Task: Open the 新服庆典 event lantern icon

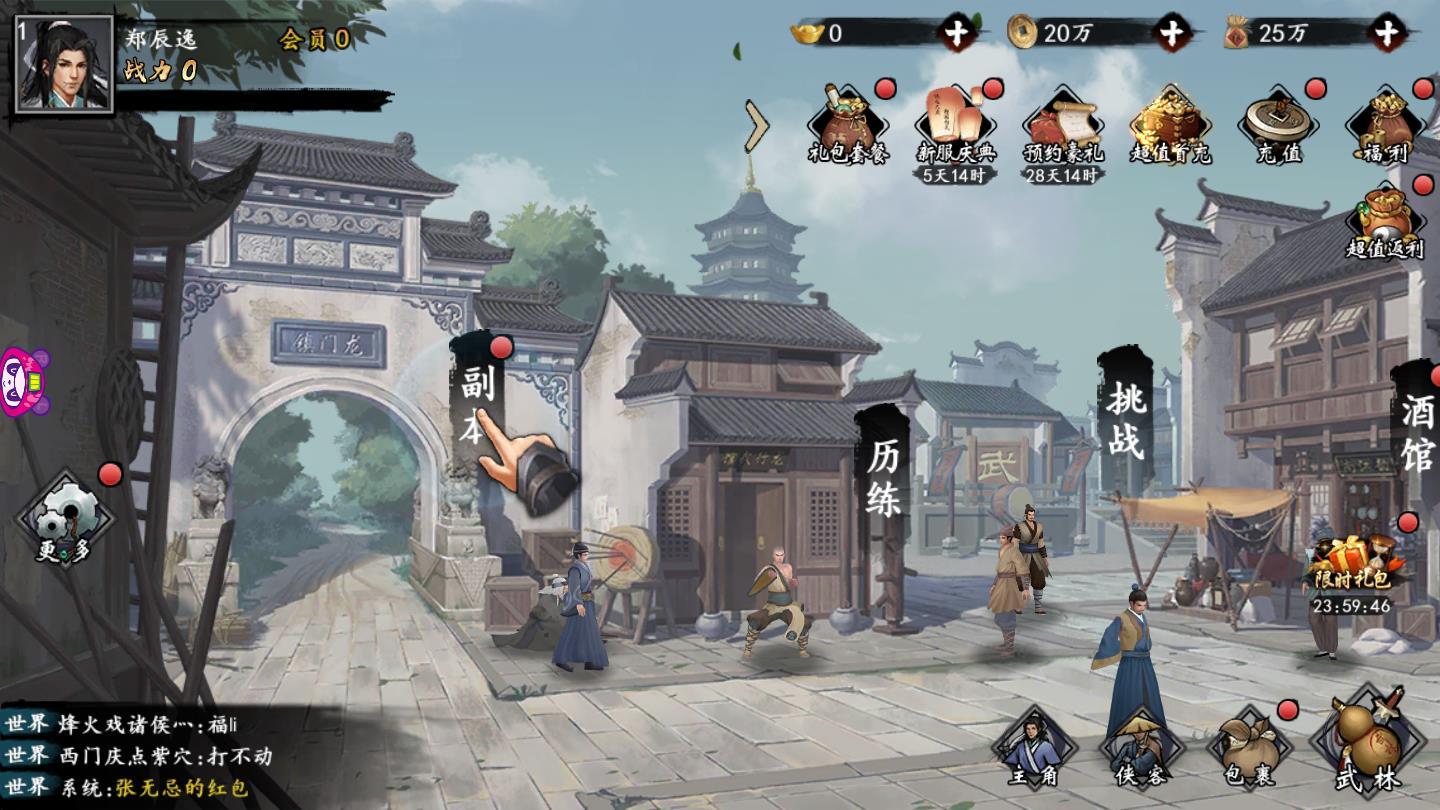Action: pyautogui.click(x=955, y=125)
